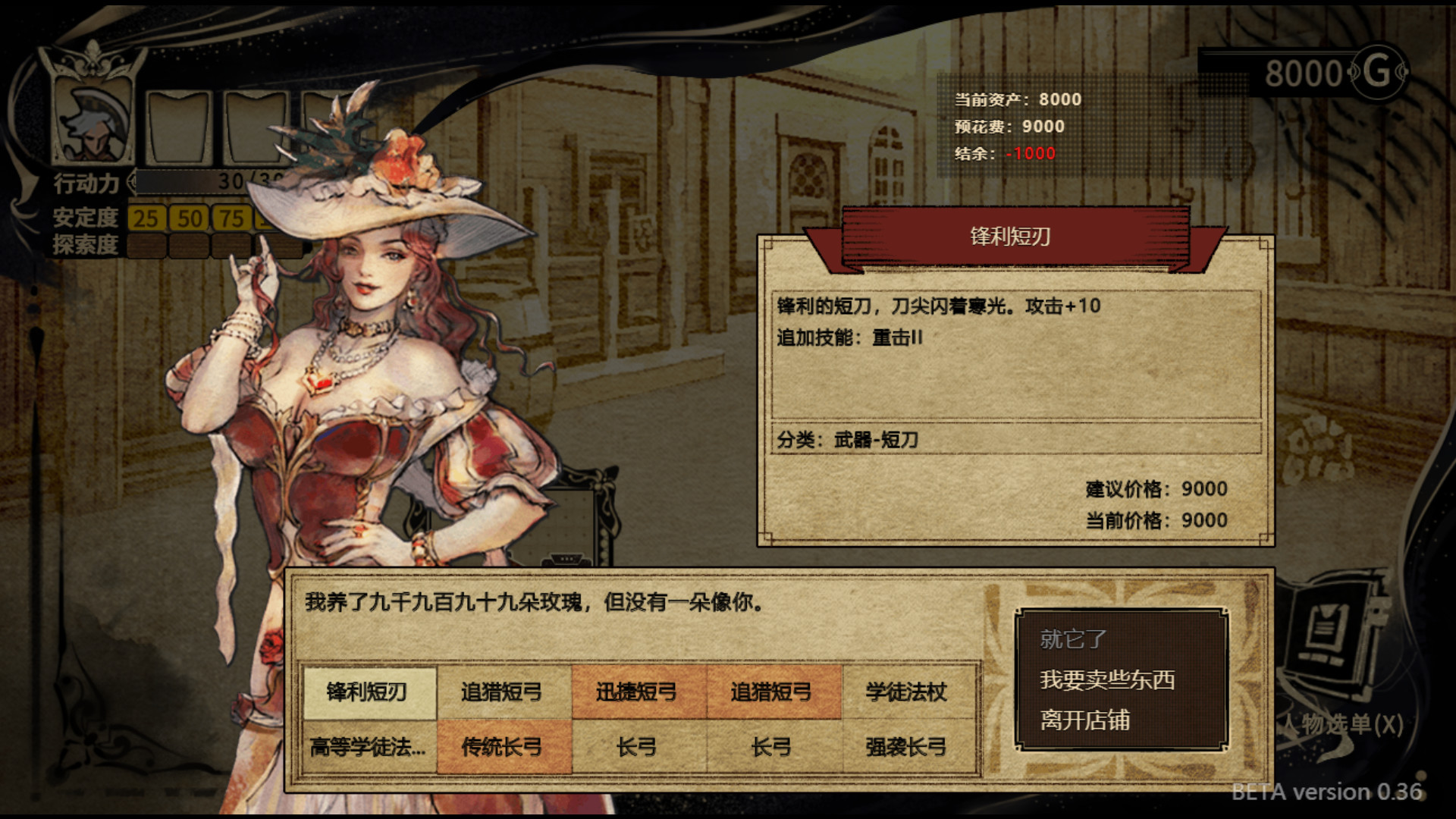The image size is (1456, 819).
Task: Select 传统长弓 in the shop list
Action: tap(503, 747)
